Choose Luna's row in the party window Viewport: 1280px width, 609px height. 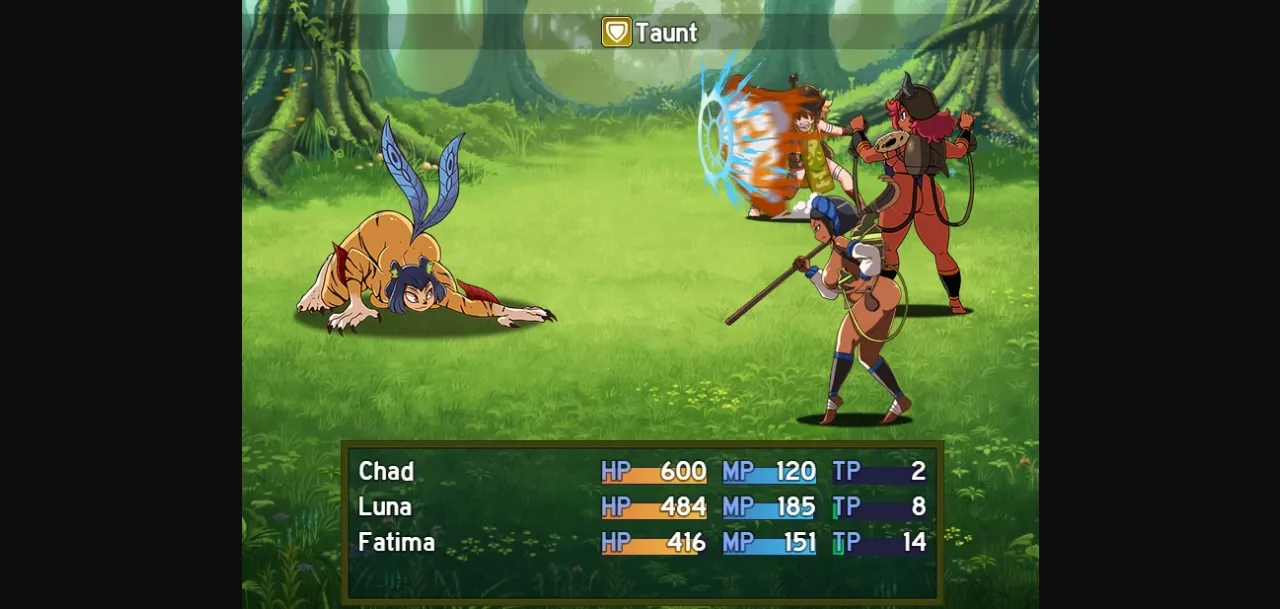tap(385, 507)
